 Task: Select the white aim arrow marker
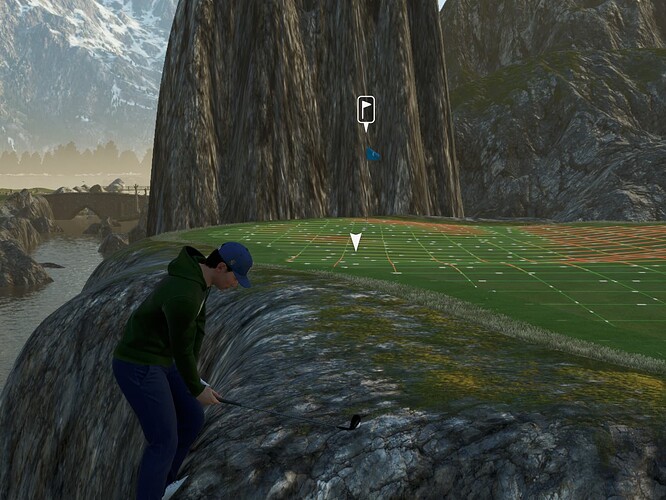pyautogui.click(x=356, y=241)
